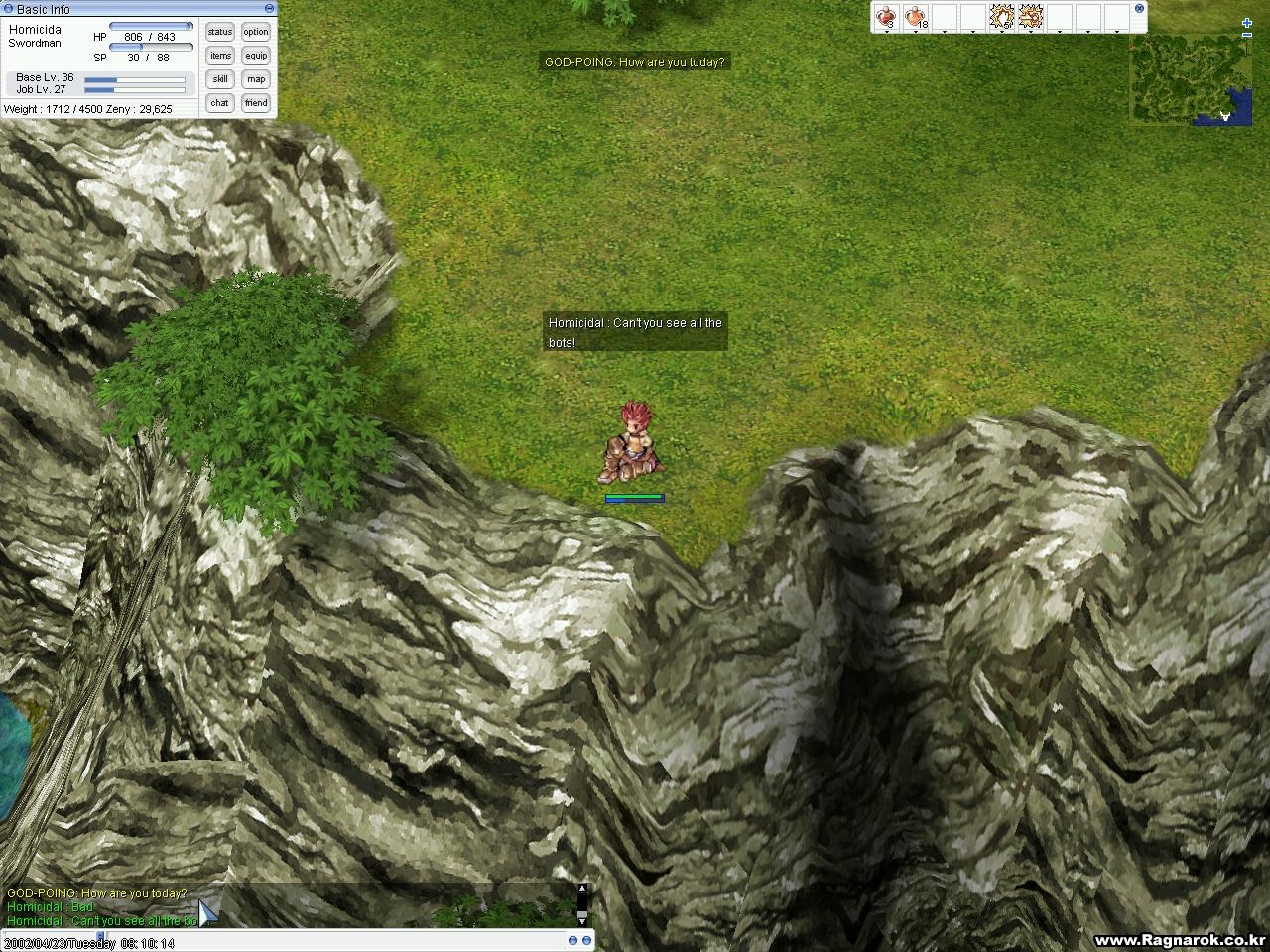
Task: Zoom out the minimap with minus button
Action: click(1247, 36)
